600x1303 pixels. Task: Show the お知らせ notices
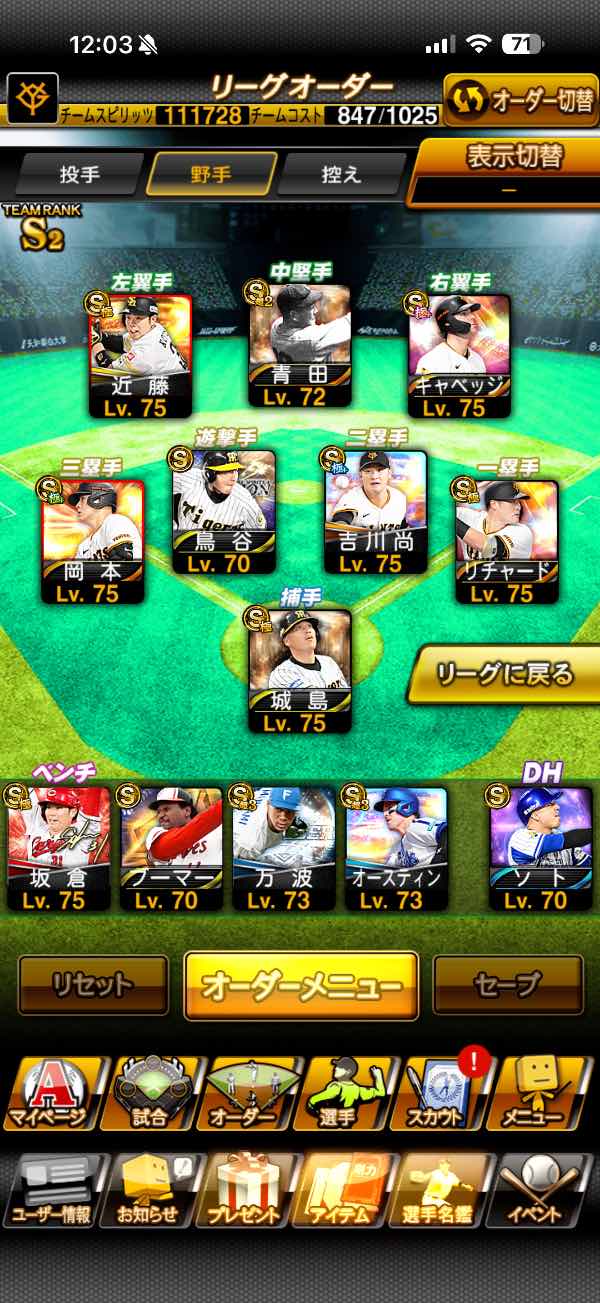148,1190
